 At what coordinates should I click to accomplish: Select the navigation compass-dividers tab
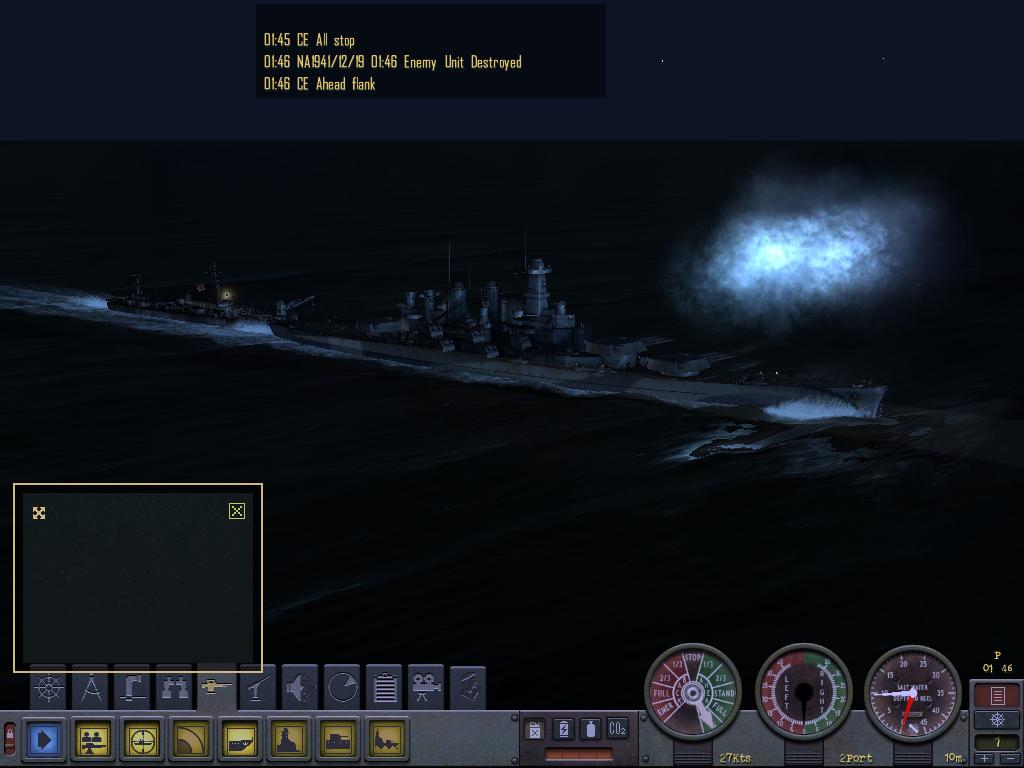point(91,688)
